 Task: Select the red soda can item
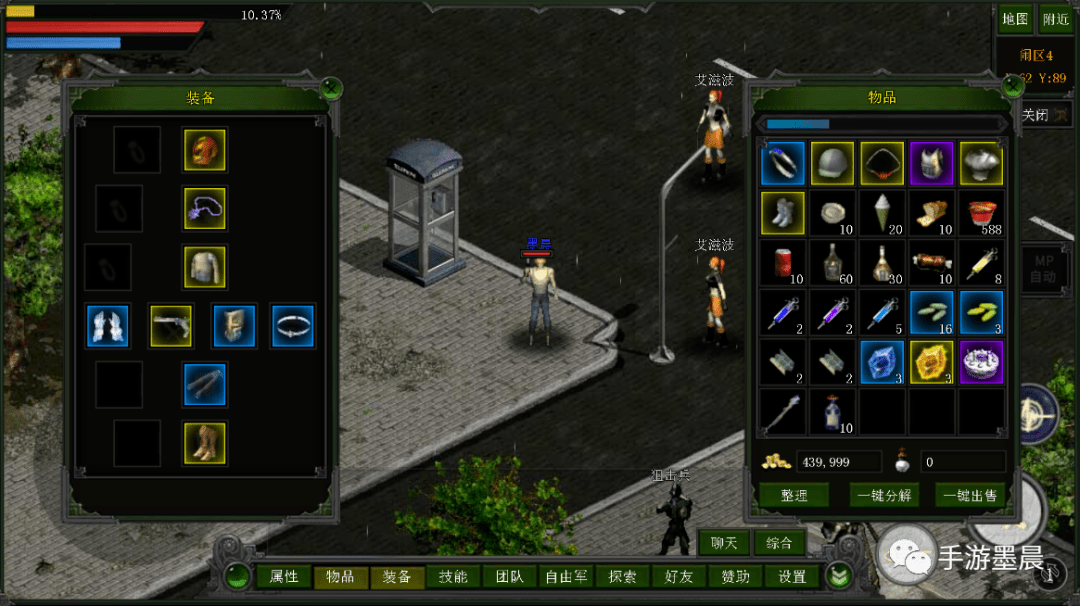(x=783, y=262)
